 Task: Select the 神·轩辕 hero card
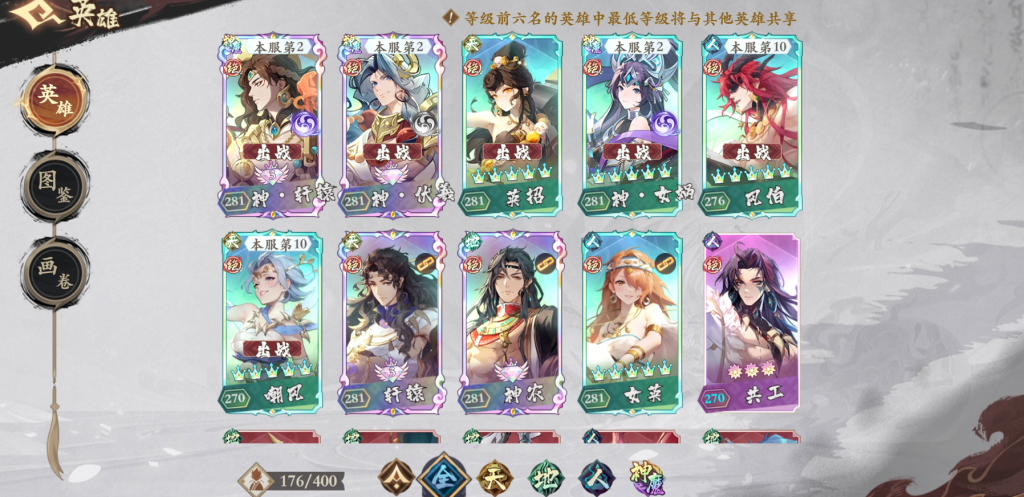(273, 125)
